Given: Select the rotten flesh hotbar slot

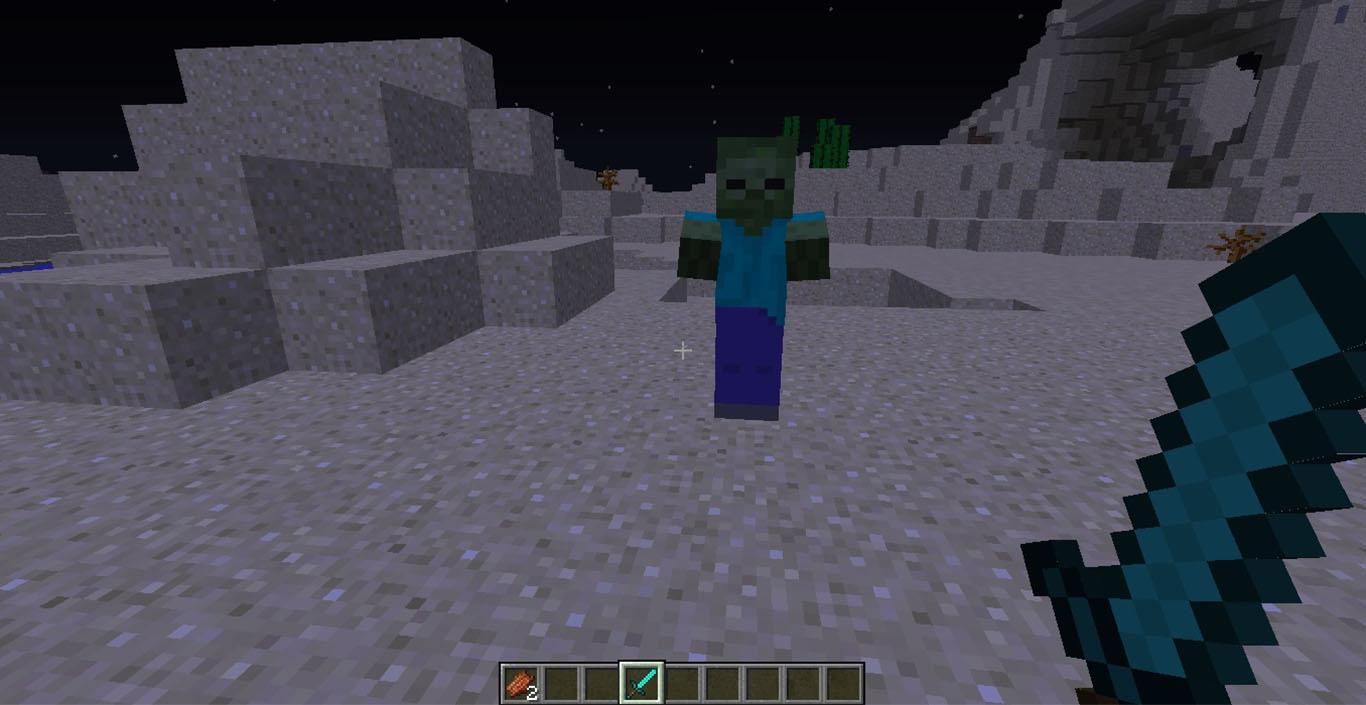Looking at the screenshot, I should (520, 683).
